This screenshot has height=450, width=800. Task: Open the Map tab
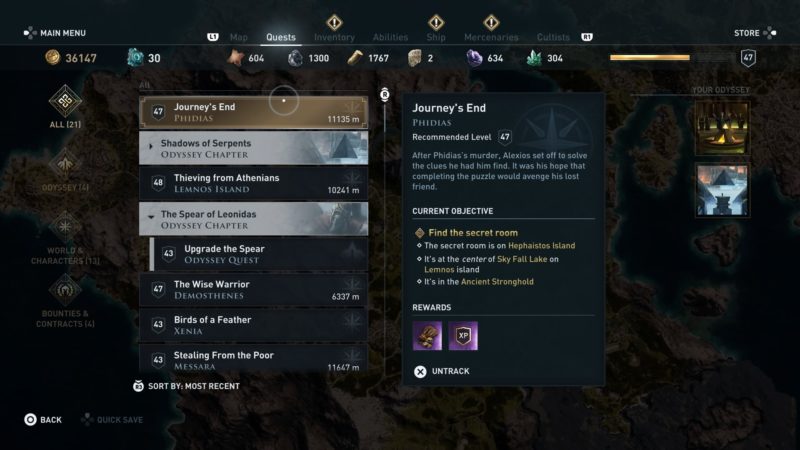[238, 38]
